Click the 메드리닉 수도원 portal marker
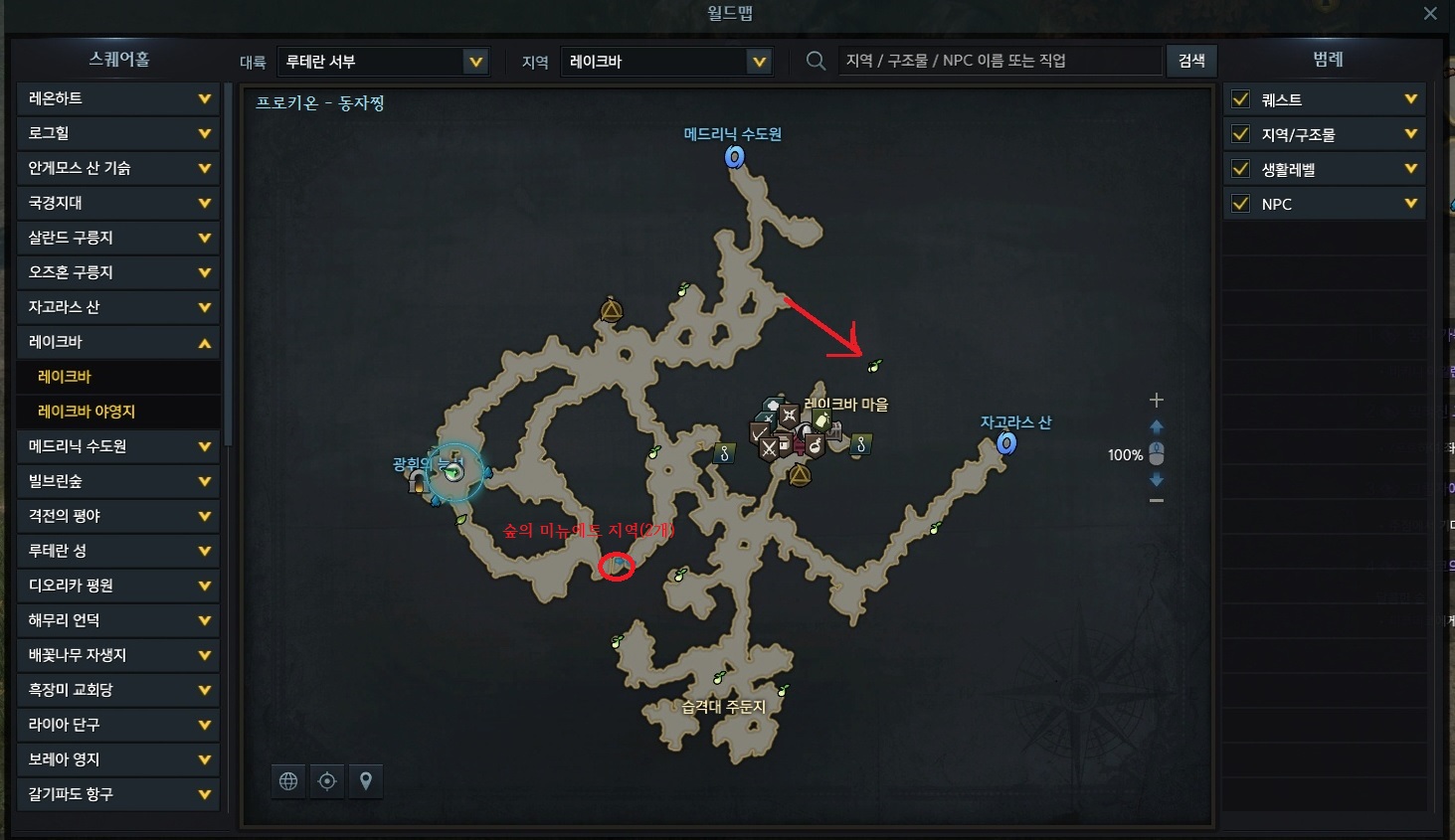1455x840 pixels. (x=735, y=157)
